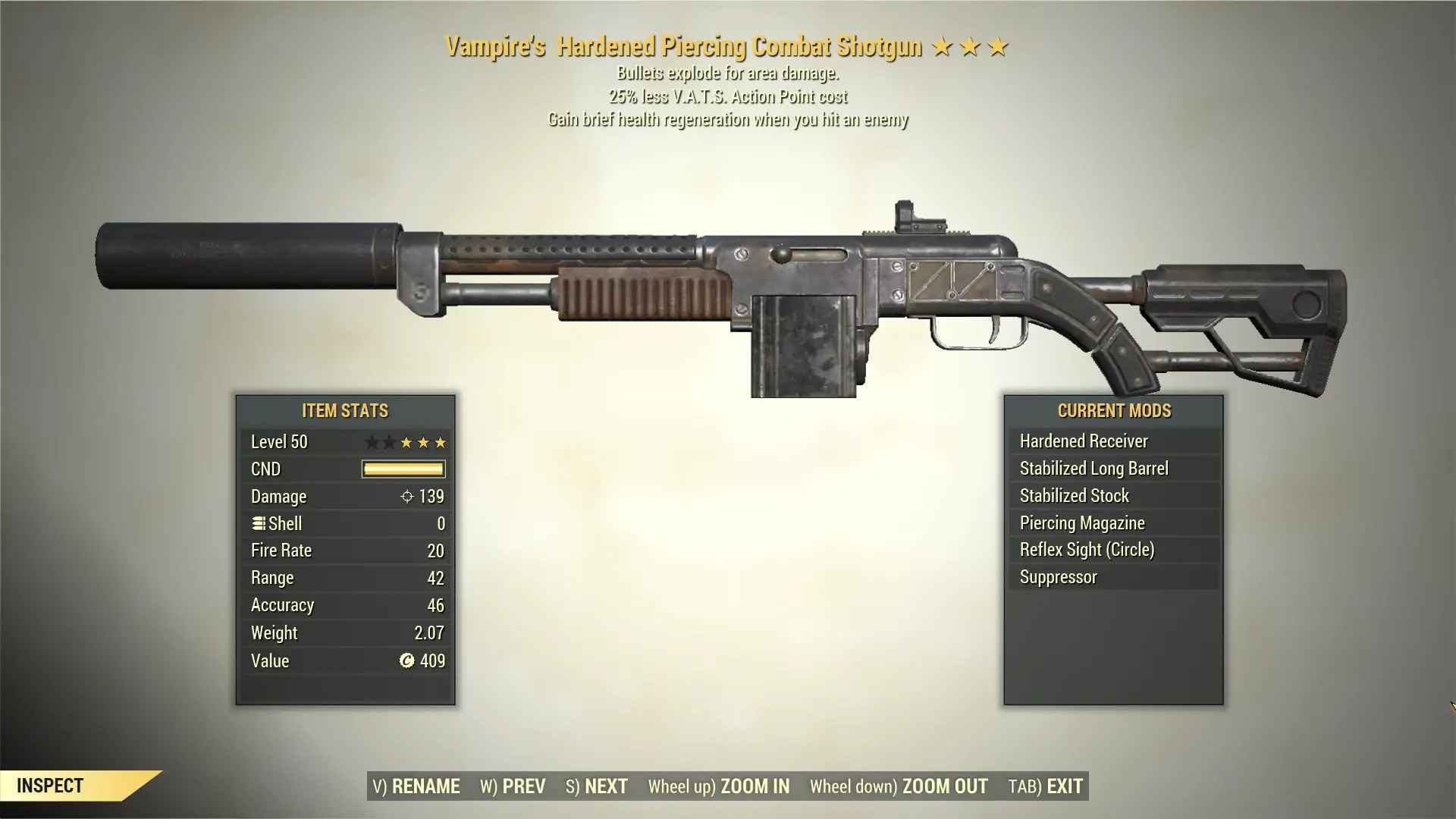Viewport: 1456px width, 819px height.
Task: Click RENAME to rename the shotgun
Action: click(x=414, y=786)
